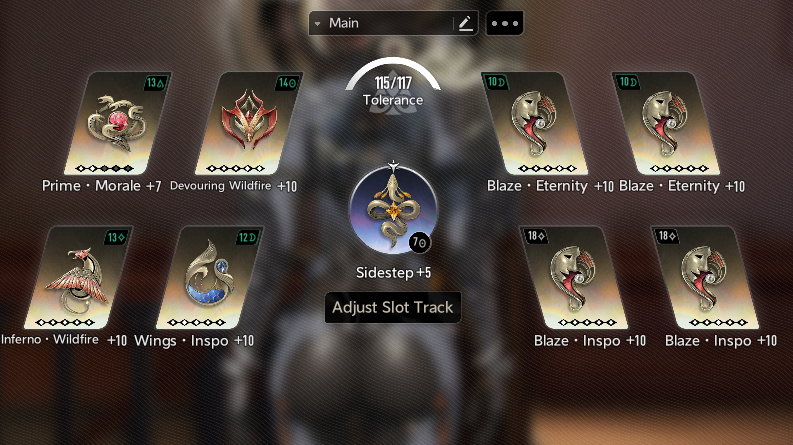Click the pencil icon to rename loadout

[465, 23]
